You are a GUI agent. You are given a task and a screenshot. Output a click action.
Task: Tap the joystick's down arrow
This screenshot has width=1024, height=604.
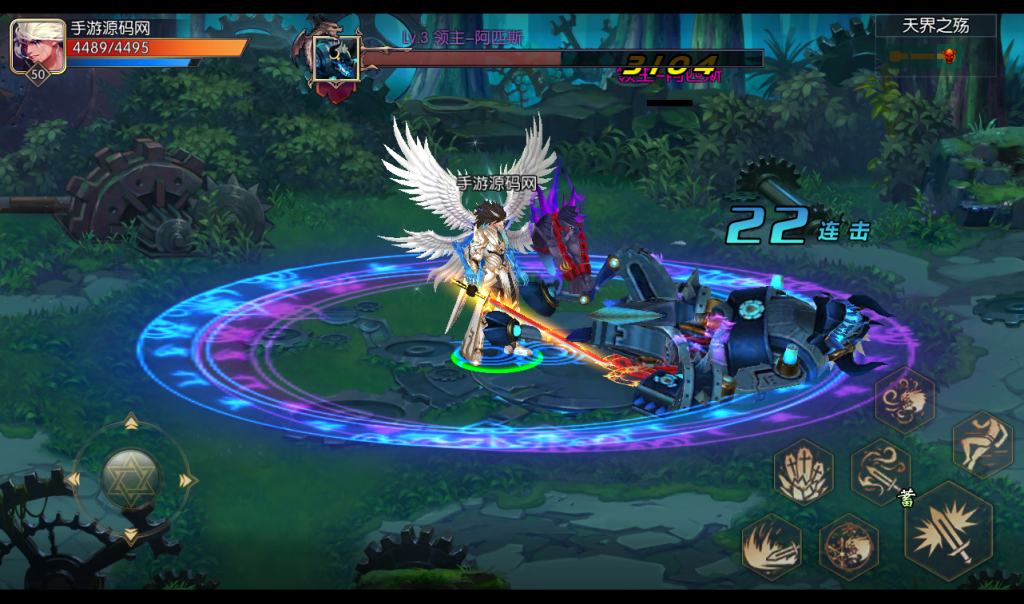click(x=131, y=537)
